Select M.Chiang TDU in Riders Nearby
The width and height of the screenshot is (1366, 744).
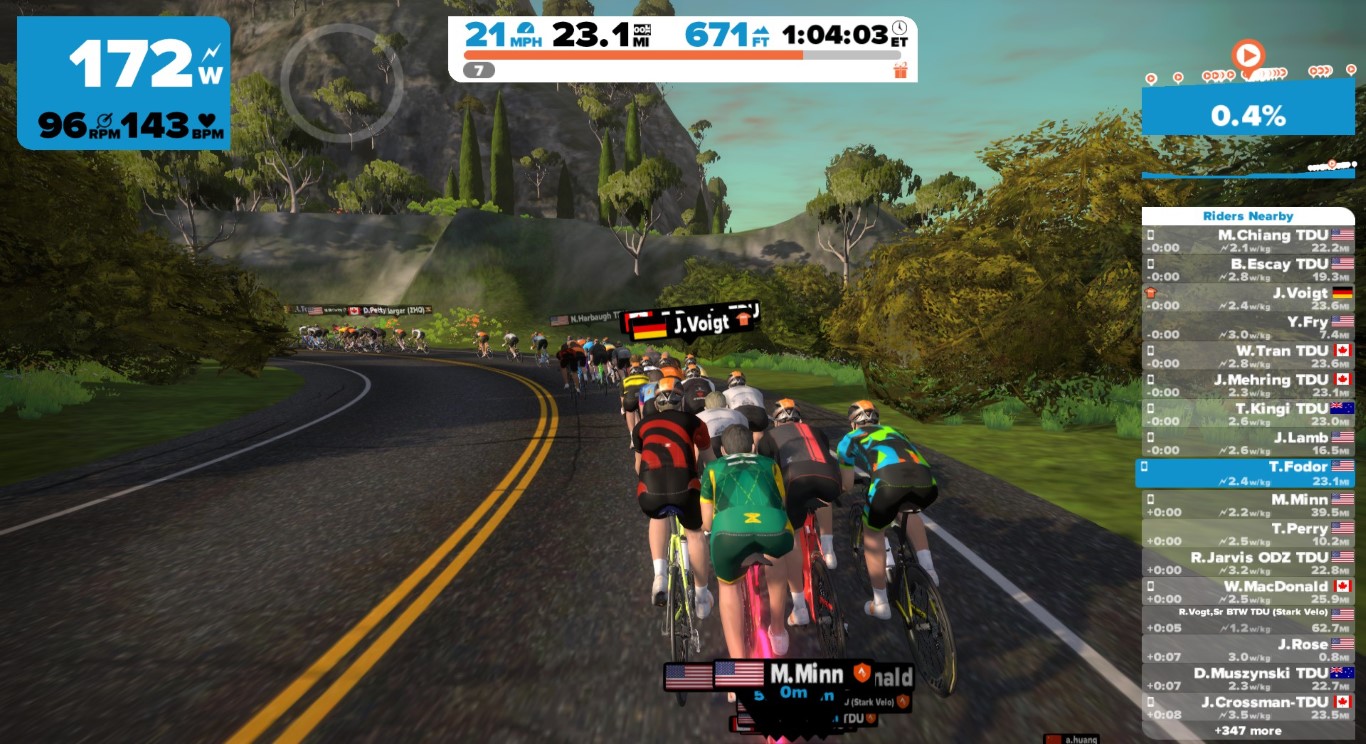pos(1248,241)
